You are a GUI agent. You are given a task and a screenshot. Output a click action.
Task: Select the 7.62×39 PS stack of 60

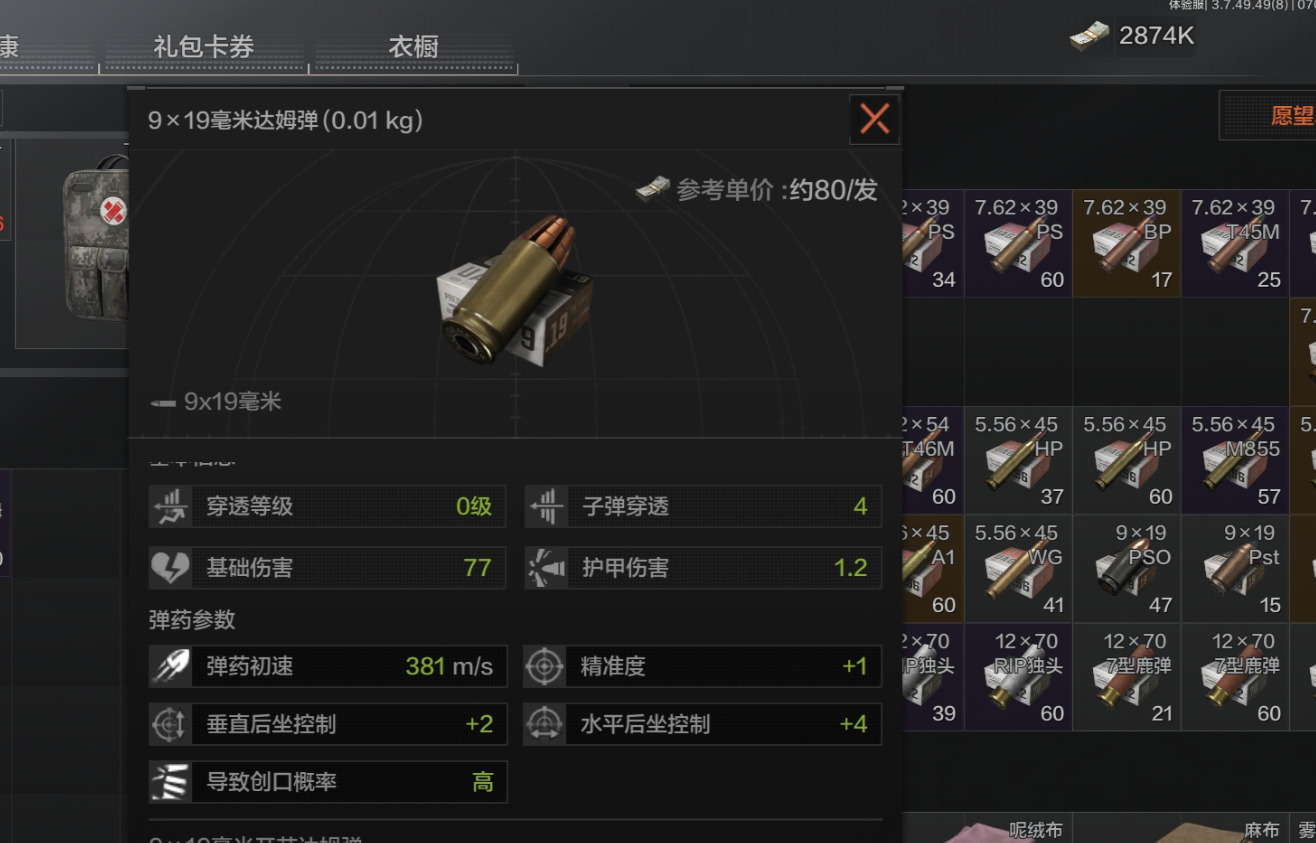(x=1018, y=243)
